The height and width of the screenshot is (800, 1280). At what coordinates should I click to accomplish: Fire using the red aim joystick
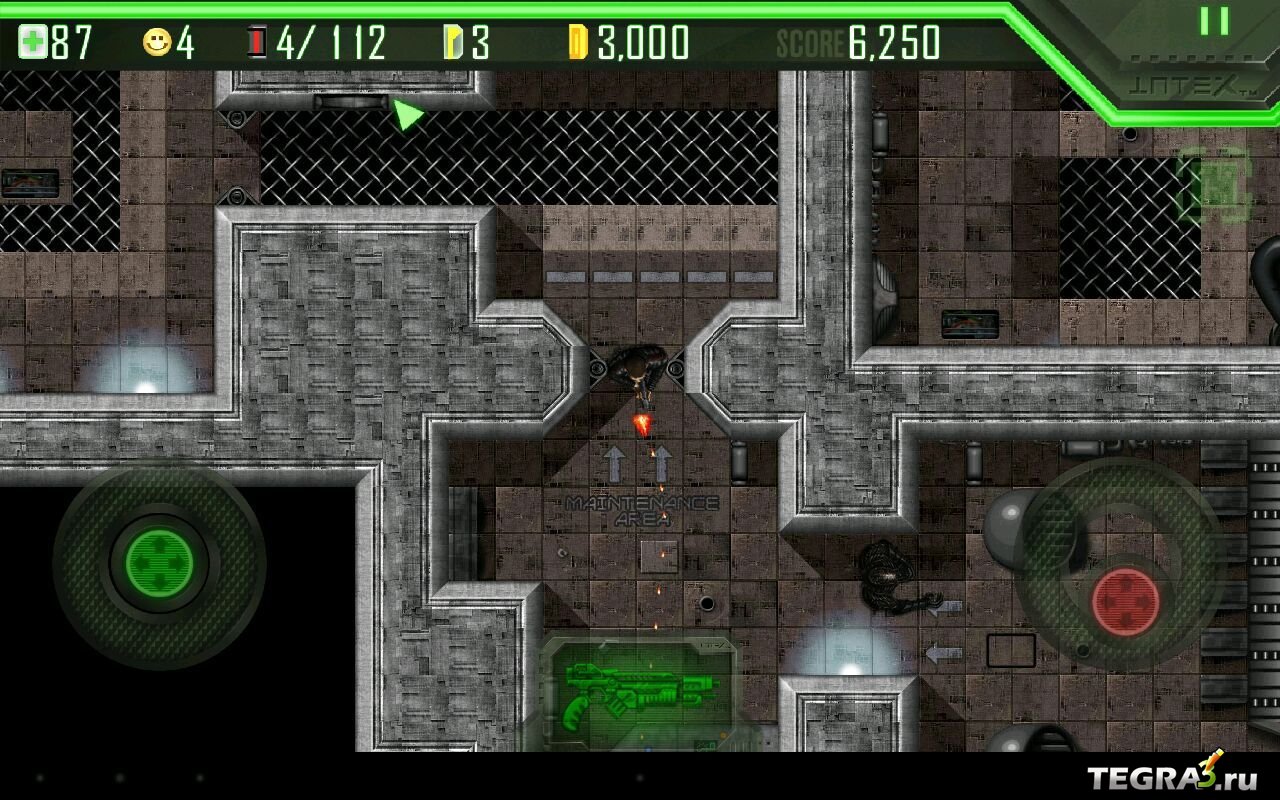click(1125, 602)
